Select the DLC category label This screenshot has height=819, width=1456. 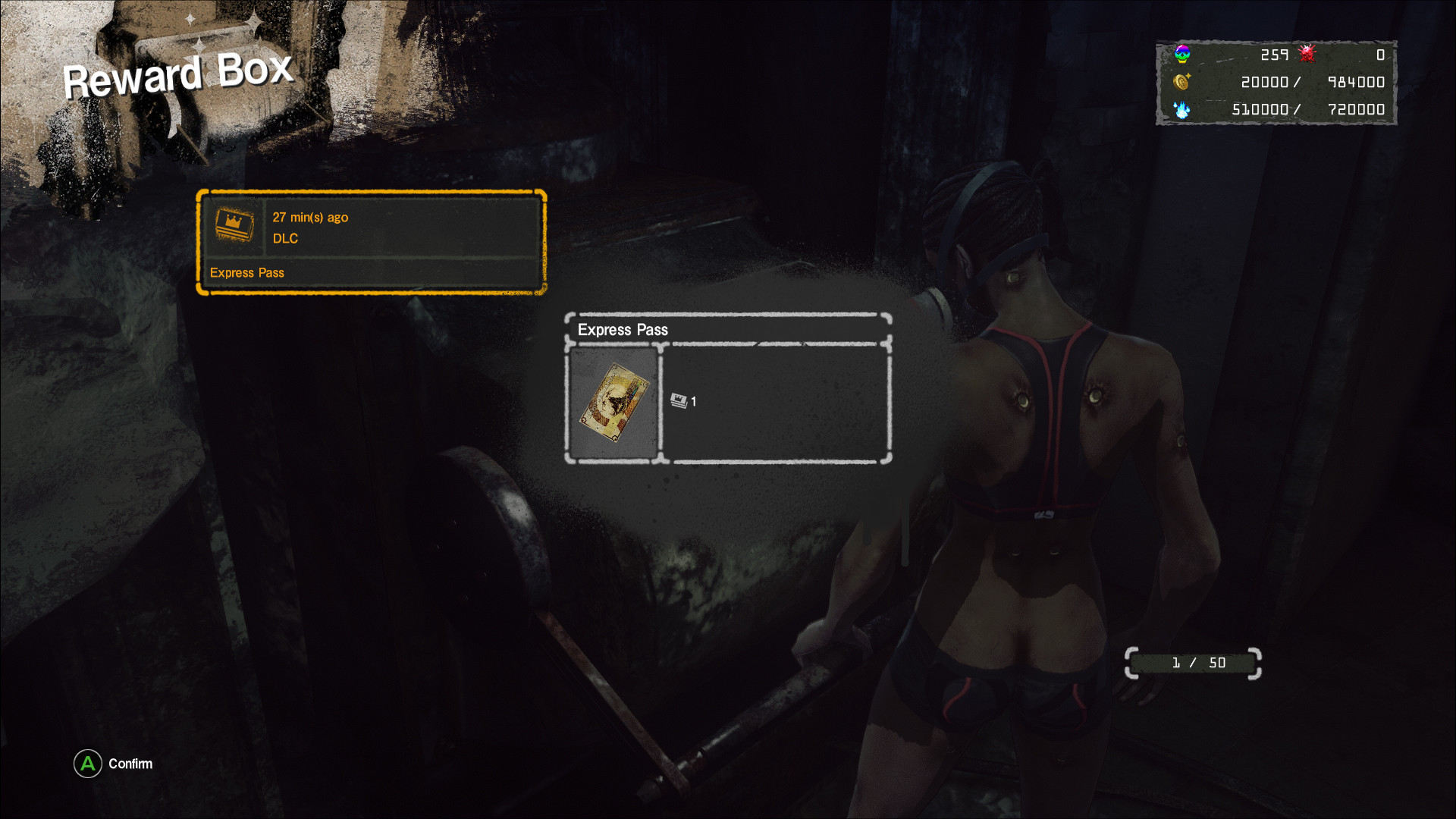coord(285,238)
